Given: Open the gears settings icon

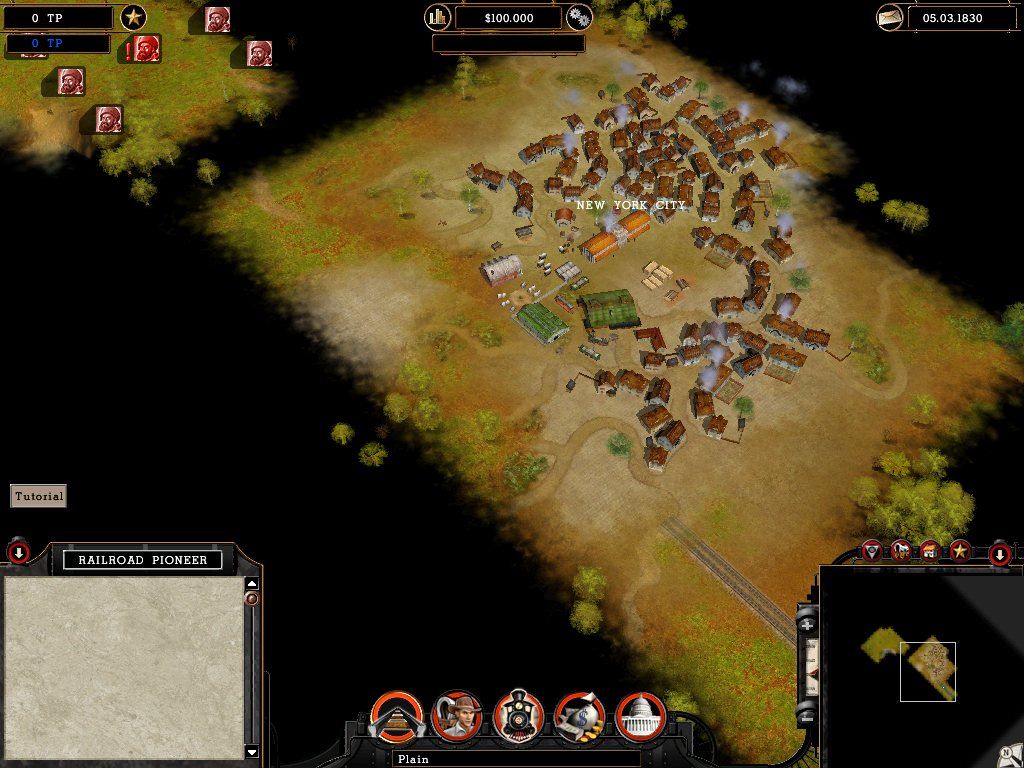Looking at the screenshot, I should pos(579,17).
